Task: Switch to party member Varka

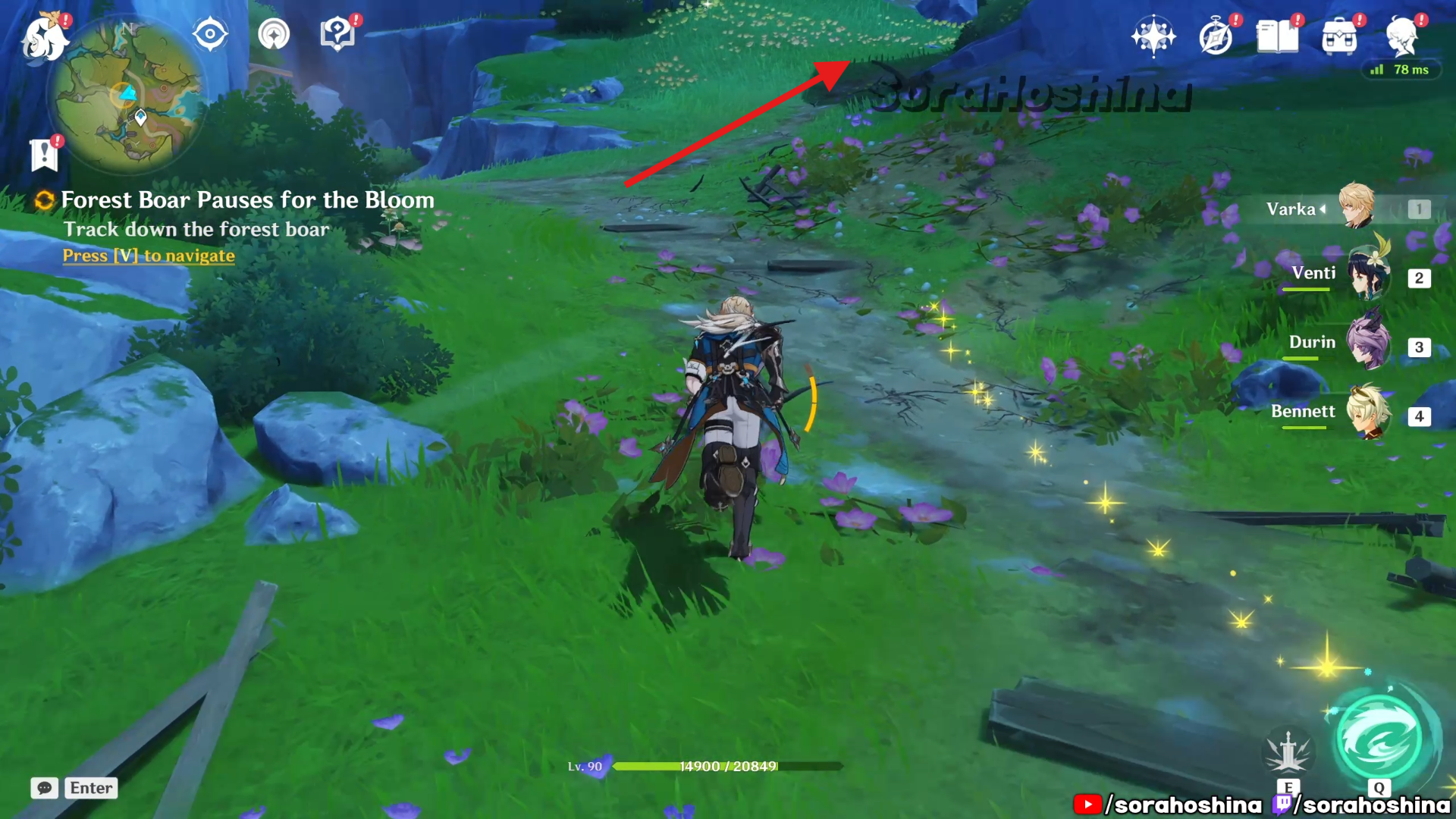Action: click(1356, 207)
